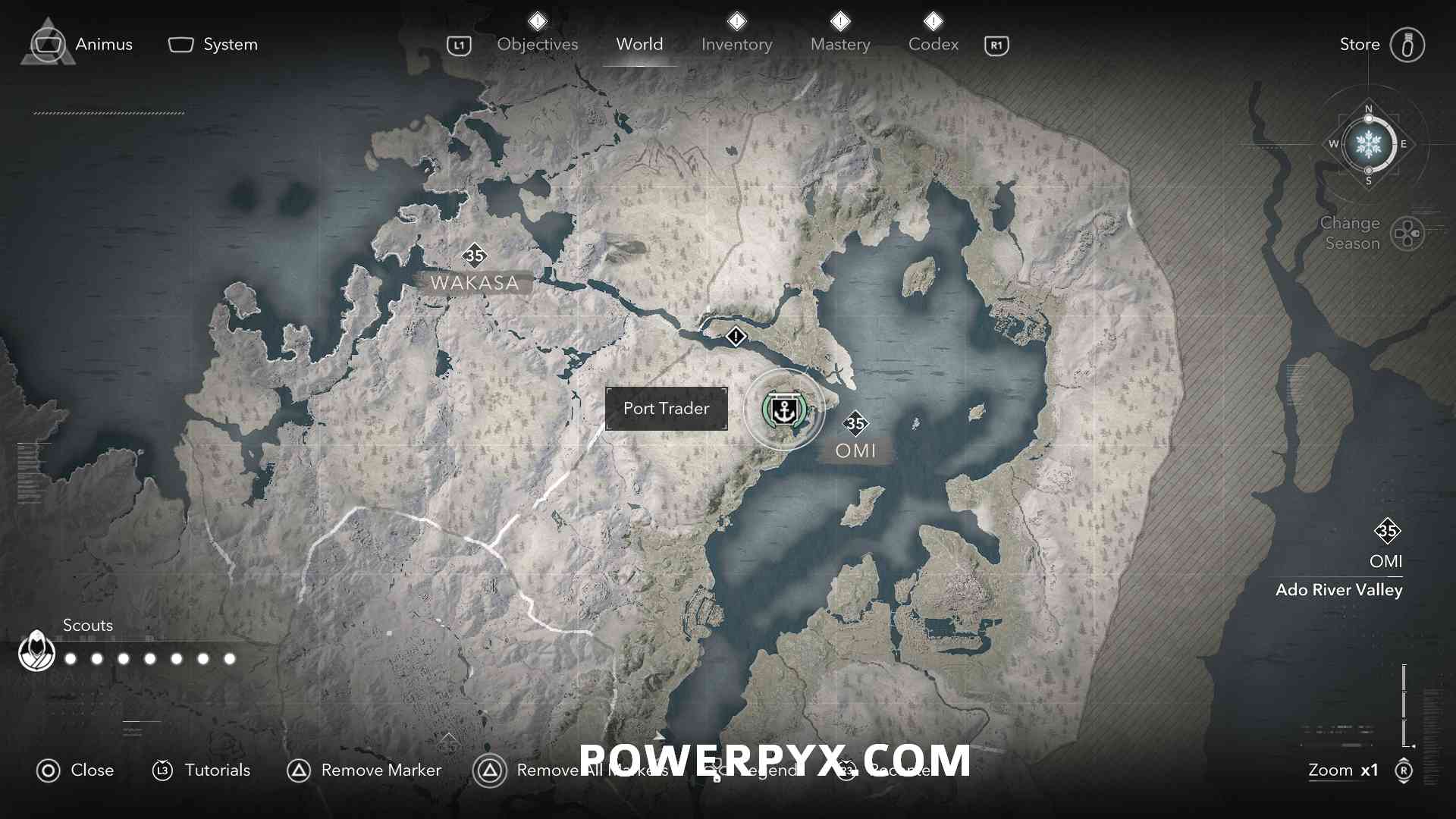The height and width of the screenshot is (819, 1456).
Task: Go to the Mastery tab
Action: pyautogui.click(x=839, y=45)
